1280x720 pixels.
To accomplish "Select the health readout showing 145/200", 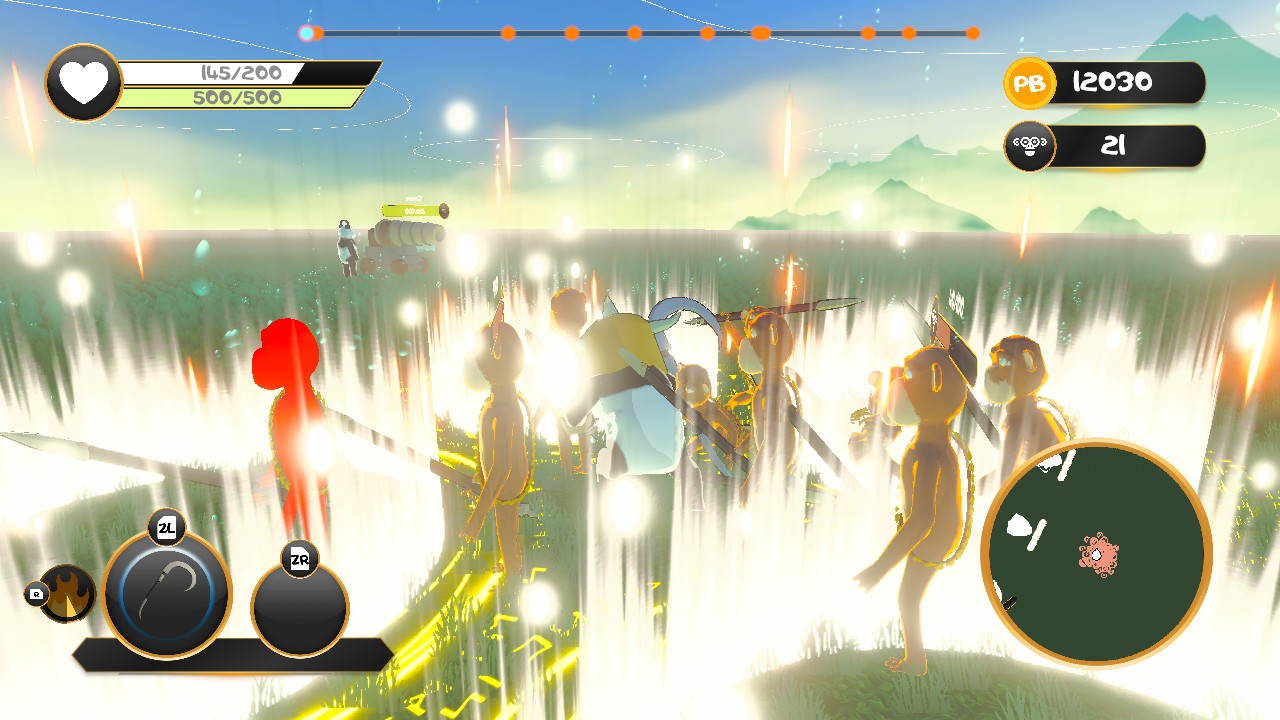I will 238,71.
